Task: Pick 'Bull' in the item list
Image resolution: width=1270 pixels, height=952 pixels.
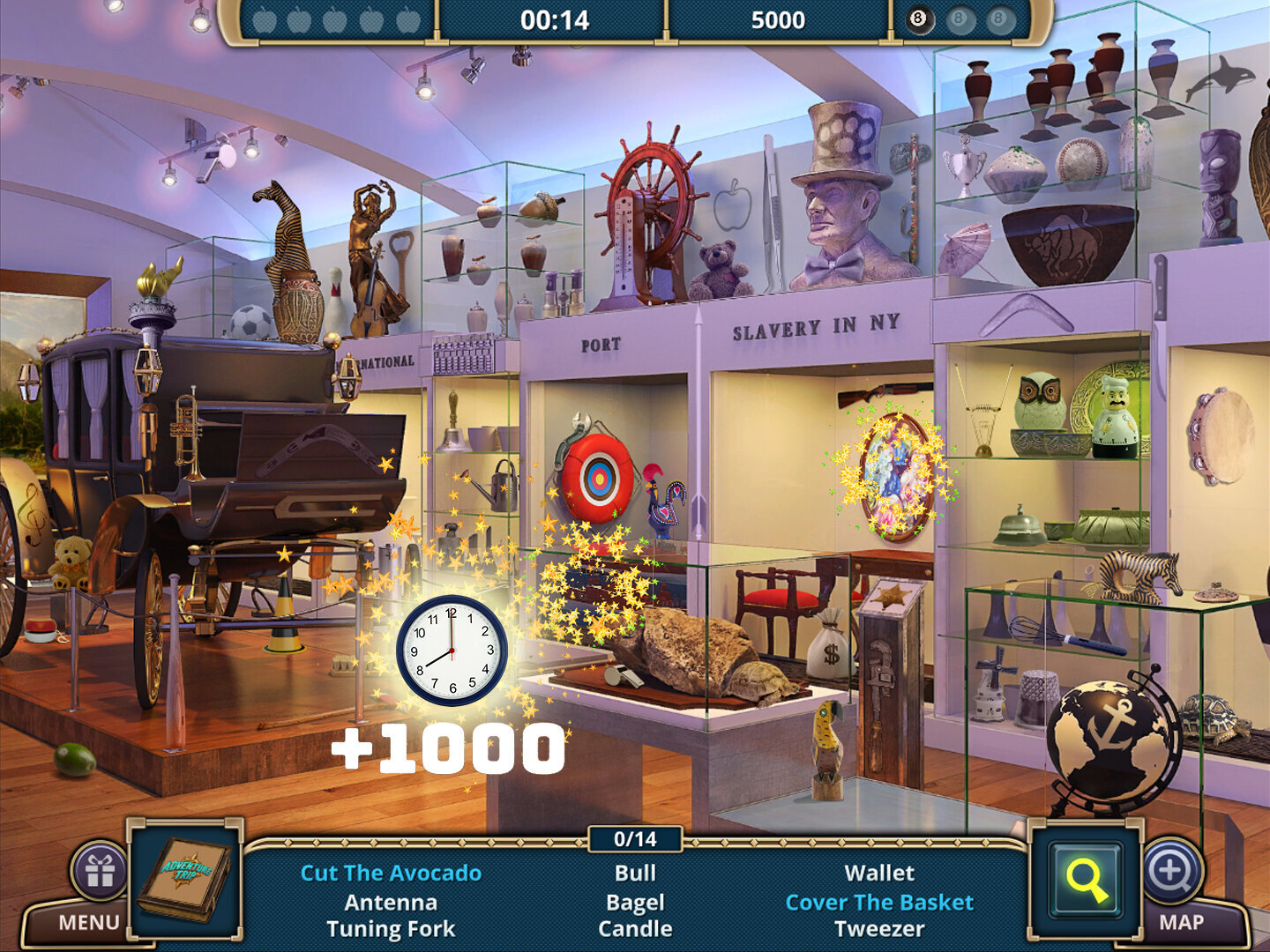Action: click(x=635, y=873)
